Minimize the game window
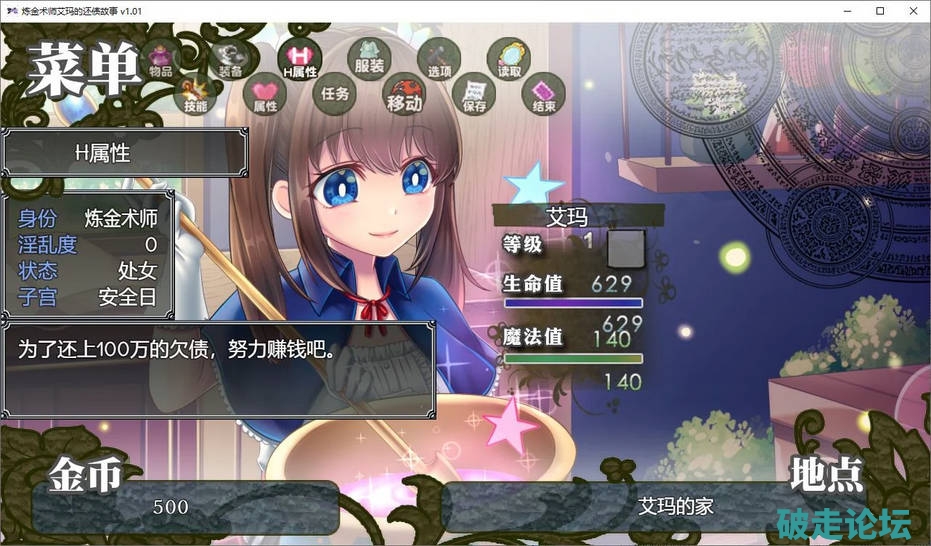Image resolution: width=931 pixels, height=546 pixels. click(x=834, y=11)
